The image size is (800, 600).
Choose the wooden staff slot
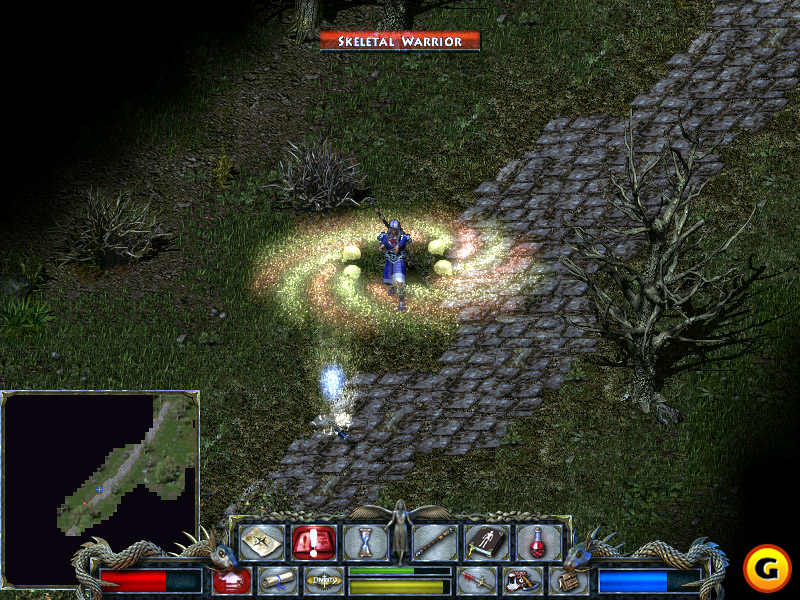click(435, 542)
